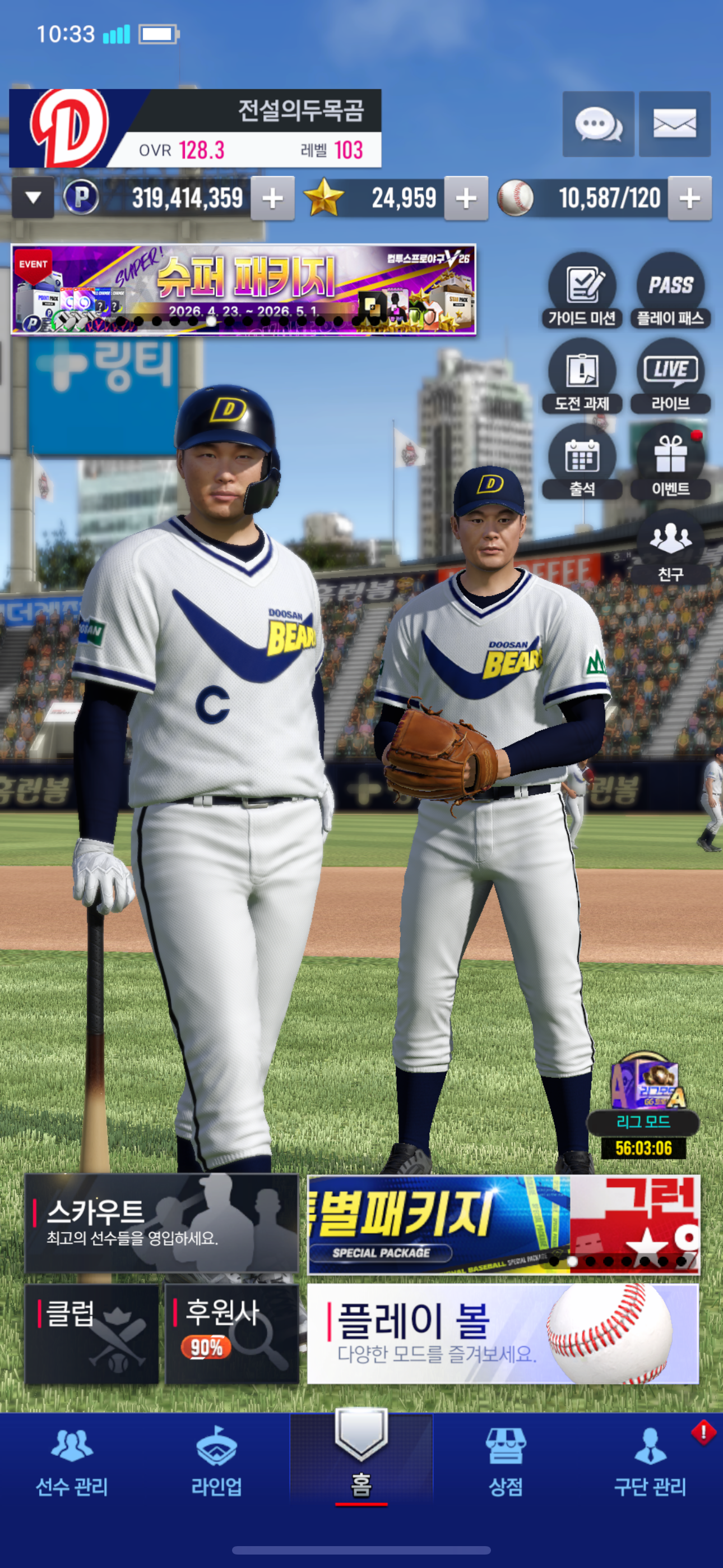Open the 라이브 LIVE menu

coord(670,376)
